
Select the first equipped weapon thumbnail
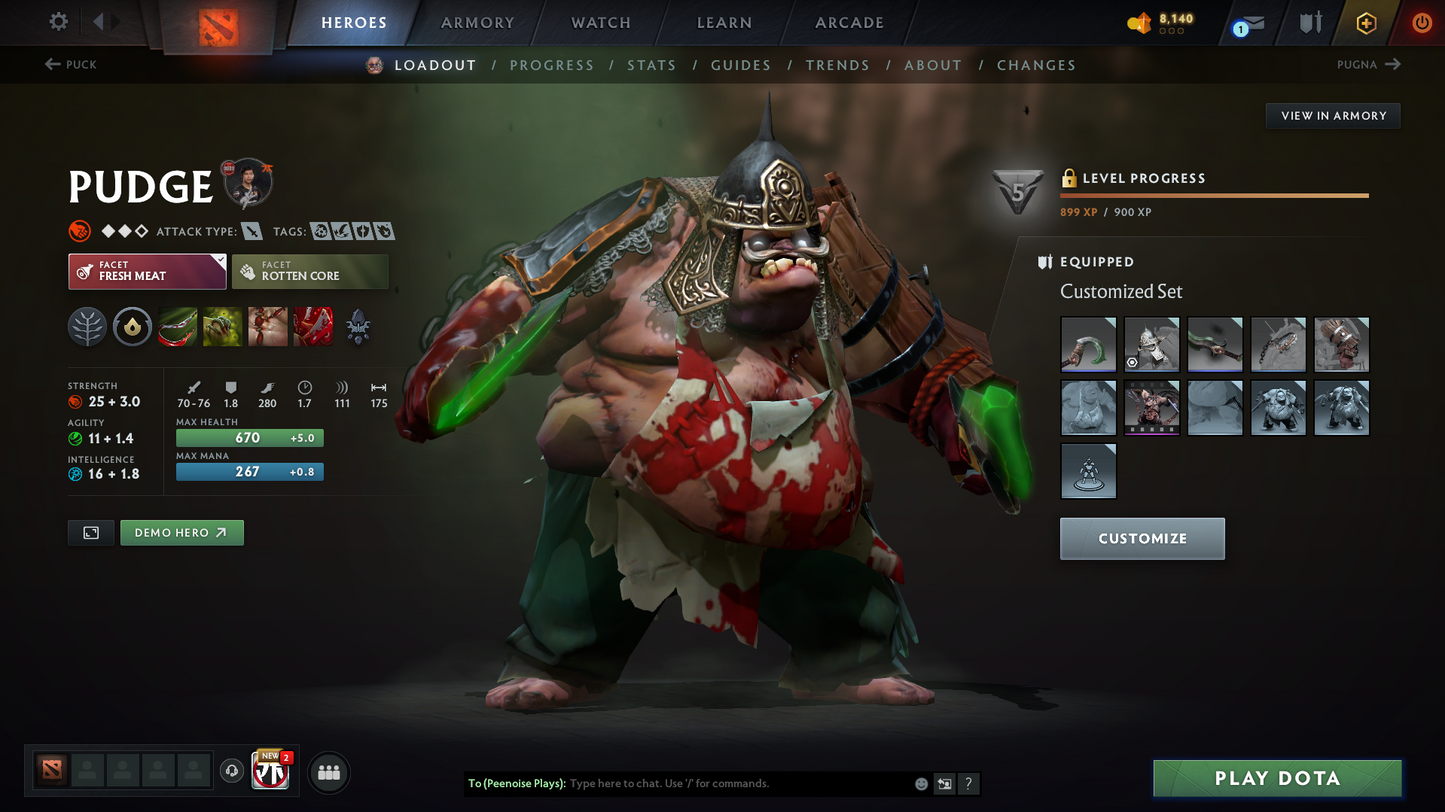(x=1088, y=344)
